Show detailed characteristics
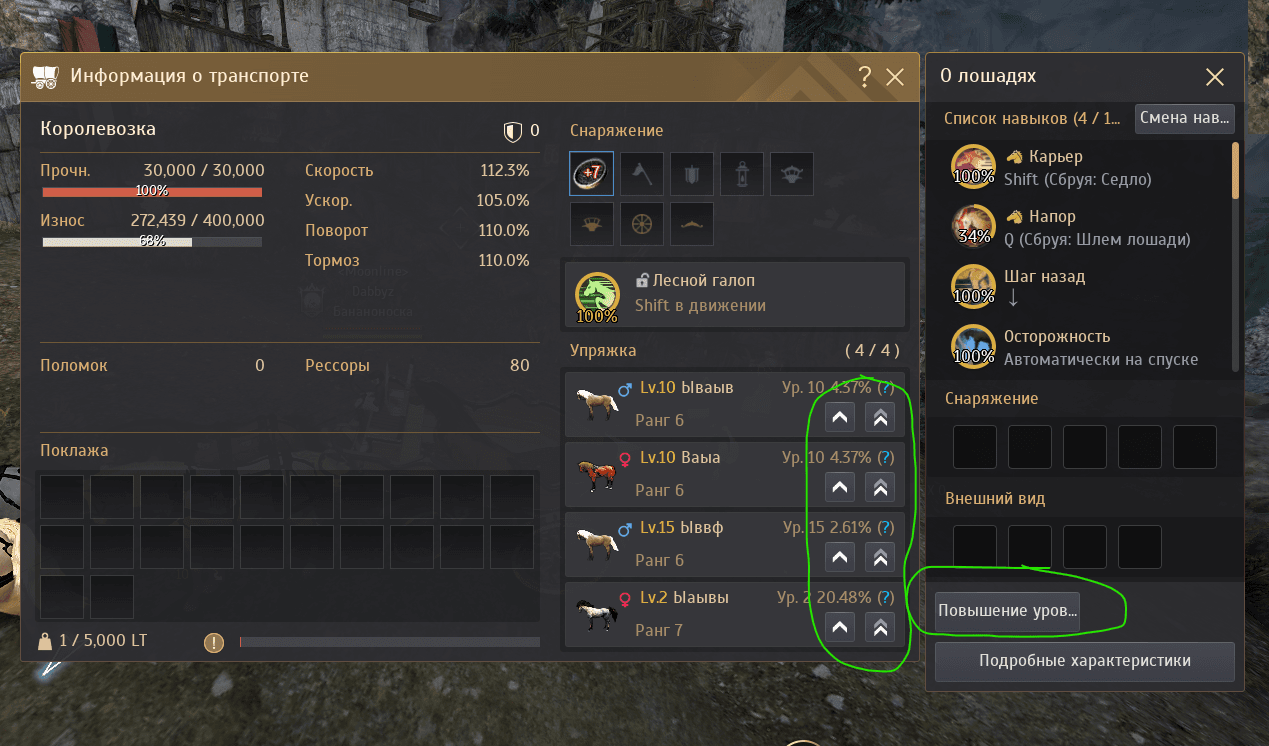1269x746 pixels. pos(1084,661)
